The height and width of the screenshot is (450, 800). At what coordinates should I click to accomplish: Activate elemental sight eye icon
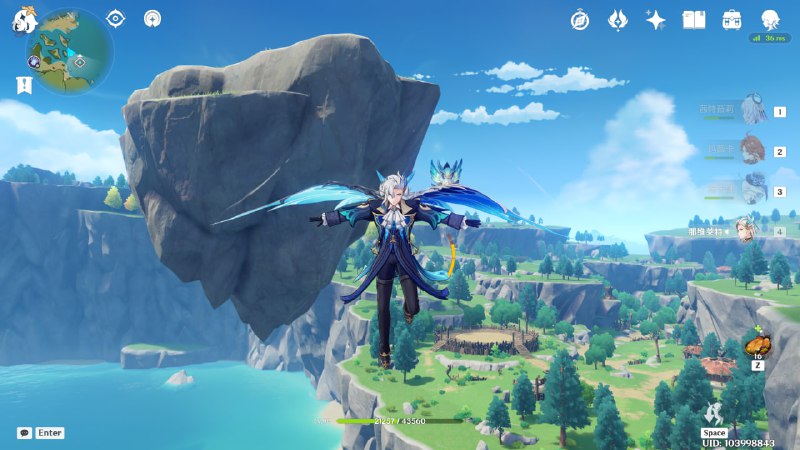116,18
